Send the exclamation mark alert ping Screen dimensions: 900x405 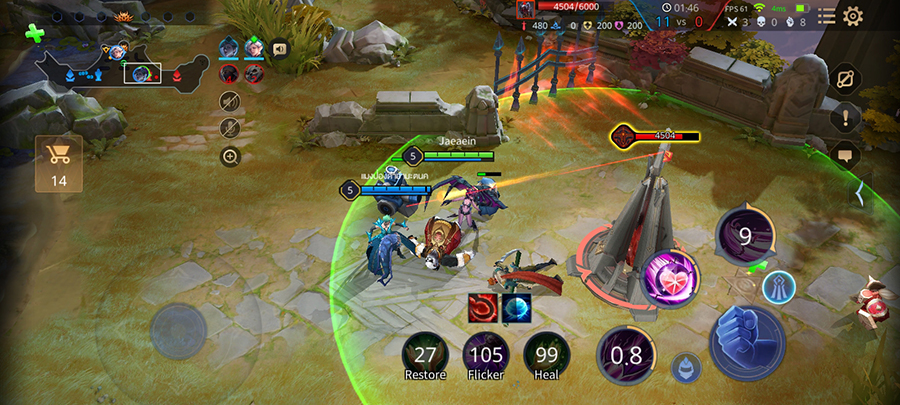(845, 117)
